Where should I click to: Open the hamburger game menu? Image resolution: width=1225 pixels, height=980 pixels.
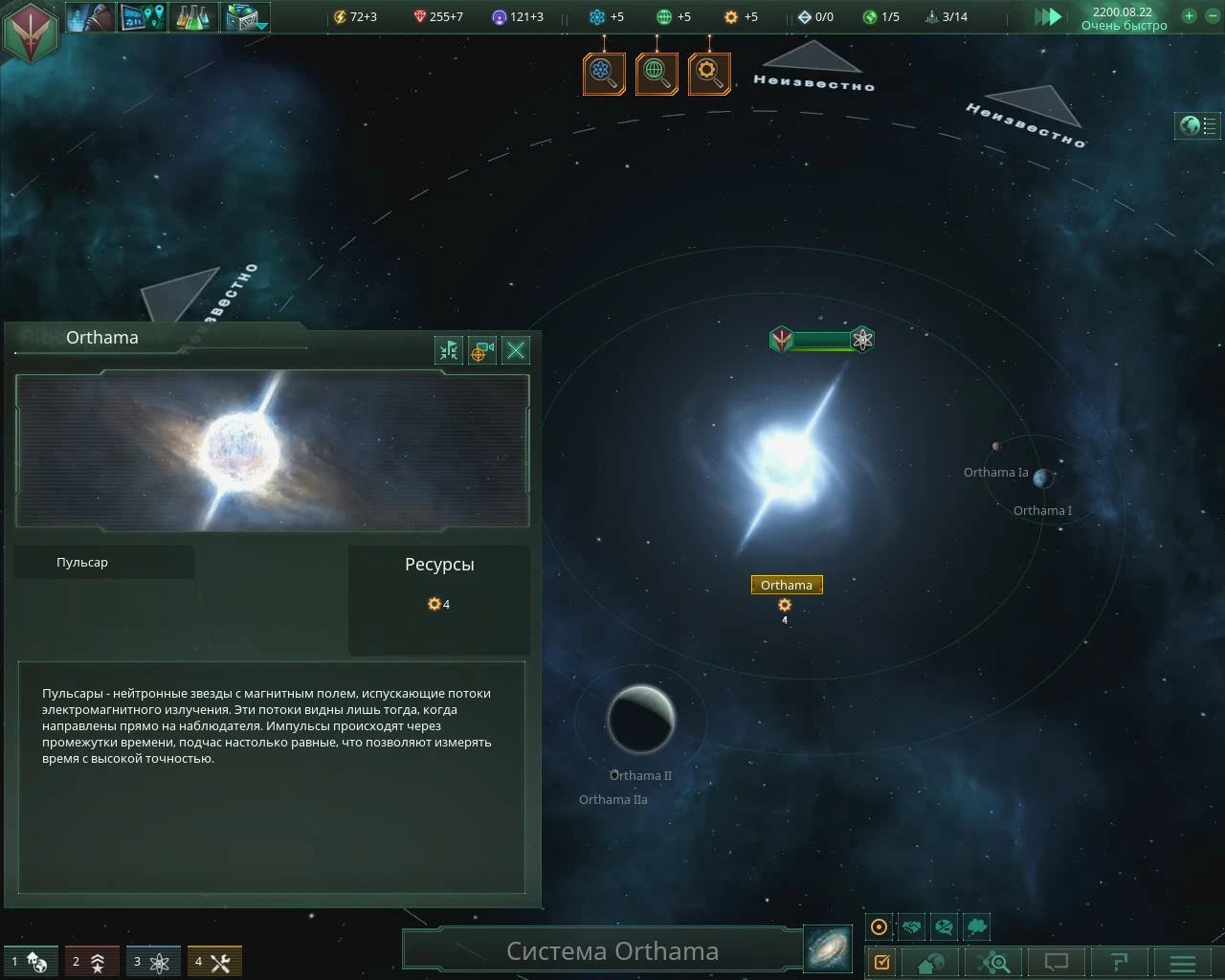click(1182, 962)
